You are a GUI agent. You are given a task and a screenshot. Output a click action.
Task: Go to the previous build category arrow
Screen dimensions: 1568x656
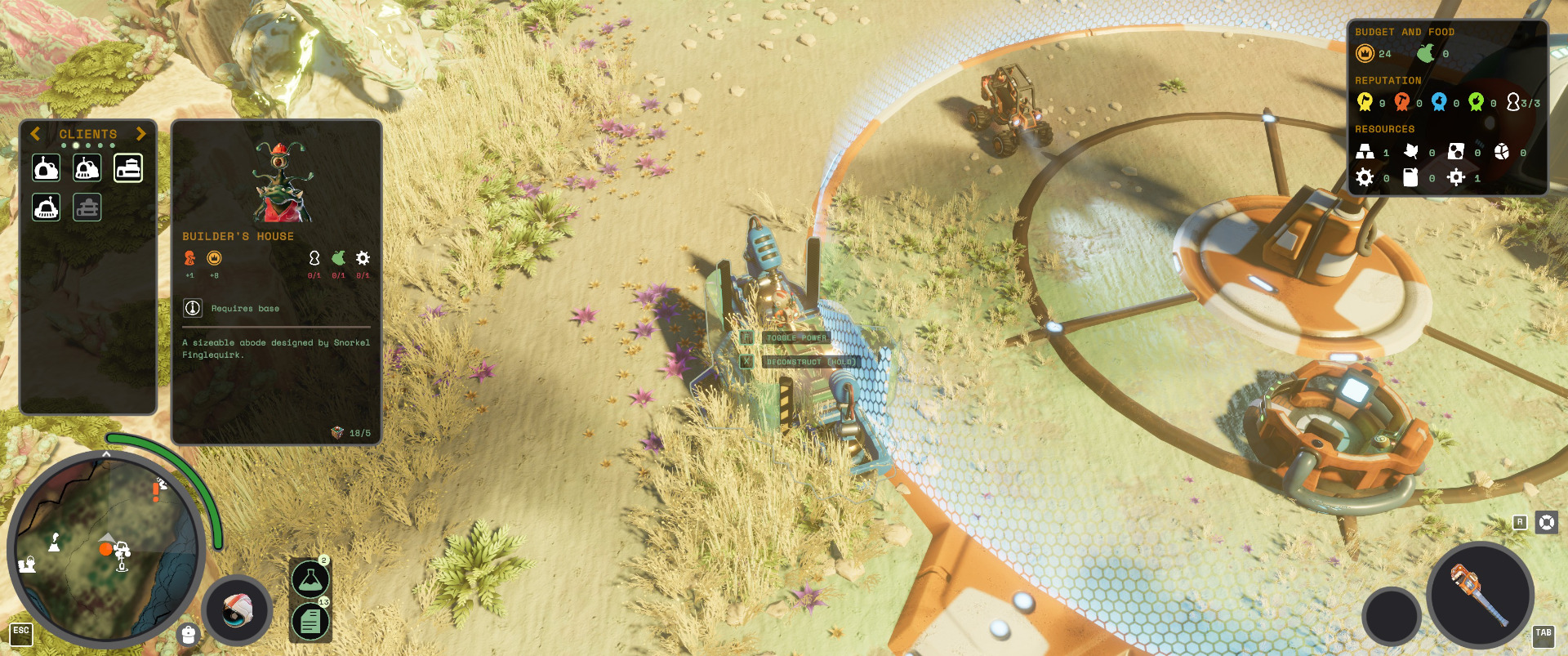[35, 134]
